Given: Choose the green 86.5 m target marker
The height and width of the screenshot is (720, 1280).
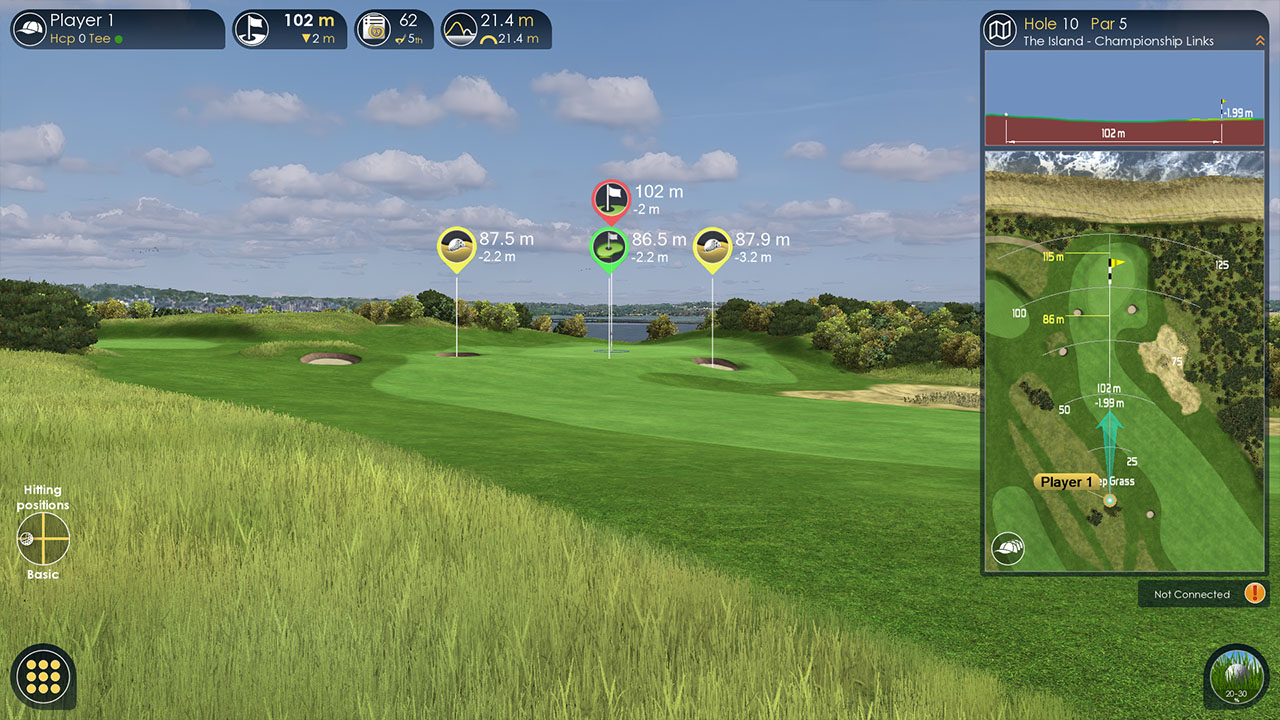Looking at the screenshot, I should click(x=608, y=247).
